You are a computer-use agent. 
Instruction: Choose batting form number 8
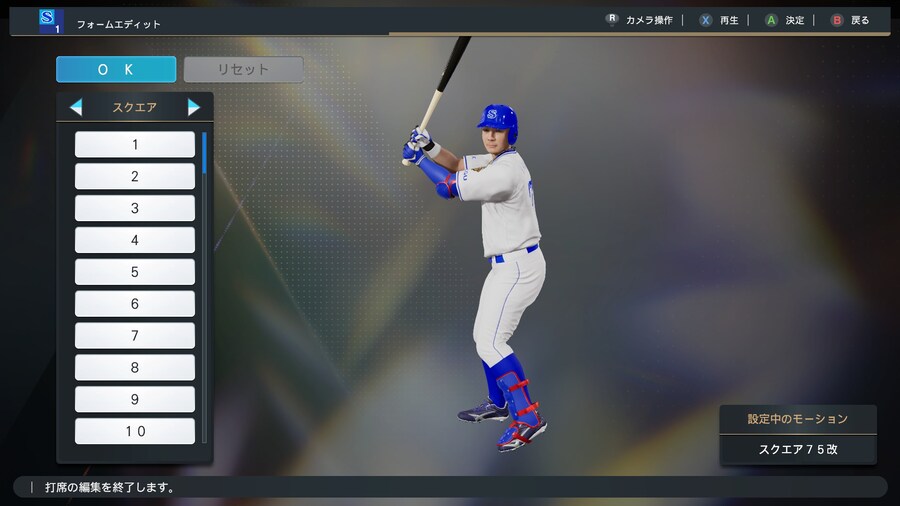click(135, 368)
